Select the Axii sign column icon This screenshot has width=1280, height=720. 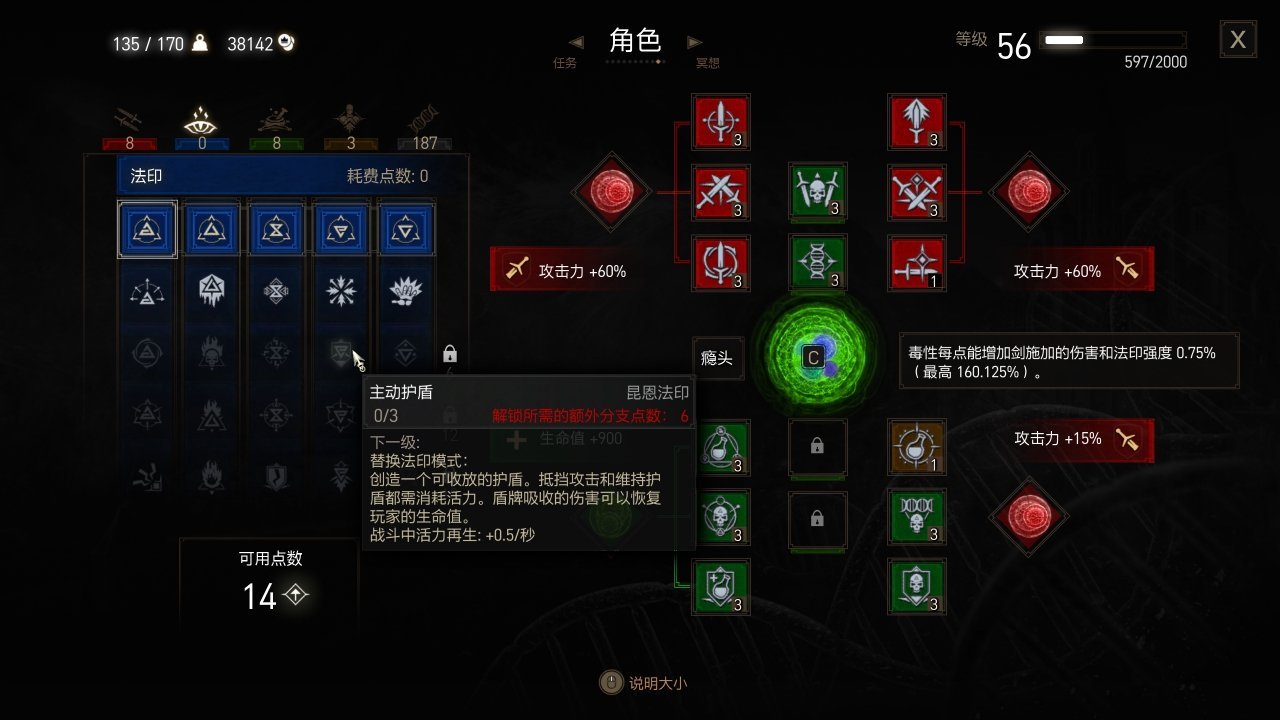[404, 228]
